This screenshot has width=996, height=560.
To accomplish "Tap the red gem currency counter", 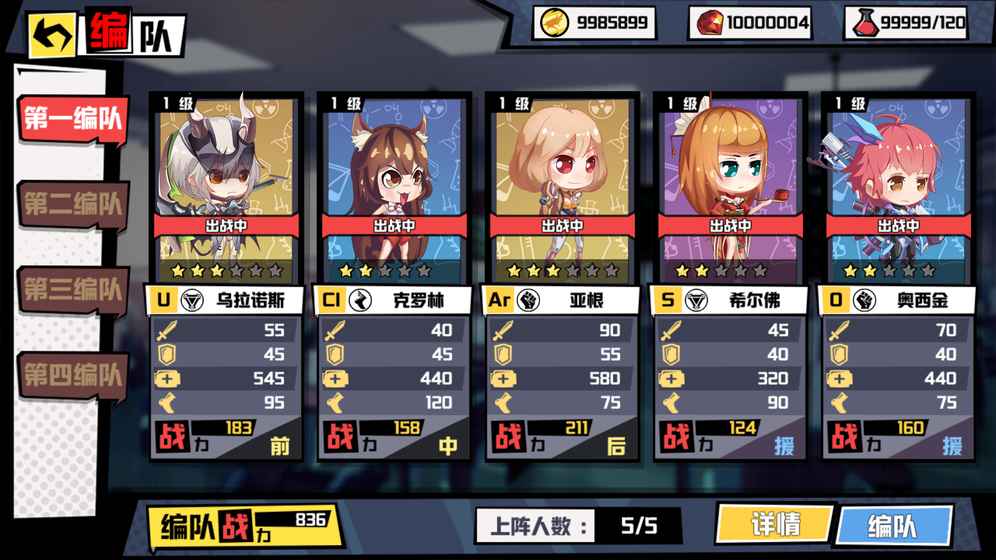I will 752,22.
